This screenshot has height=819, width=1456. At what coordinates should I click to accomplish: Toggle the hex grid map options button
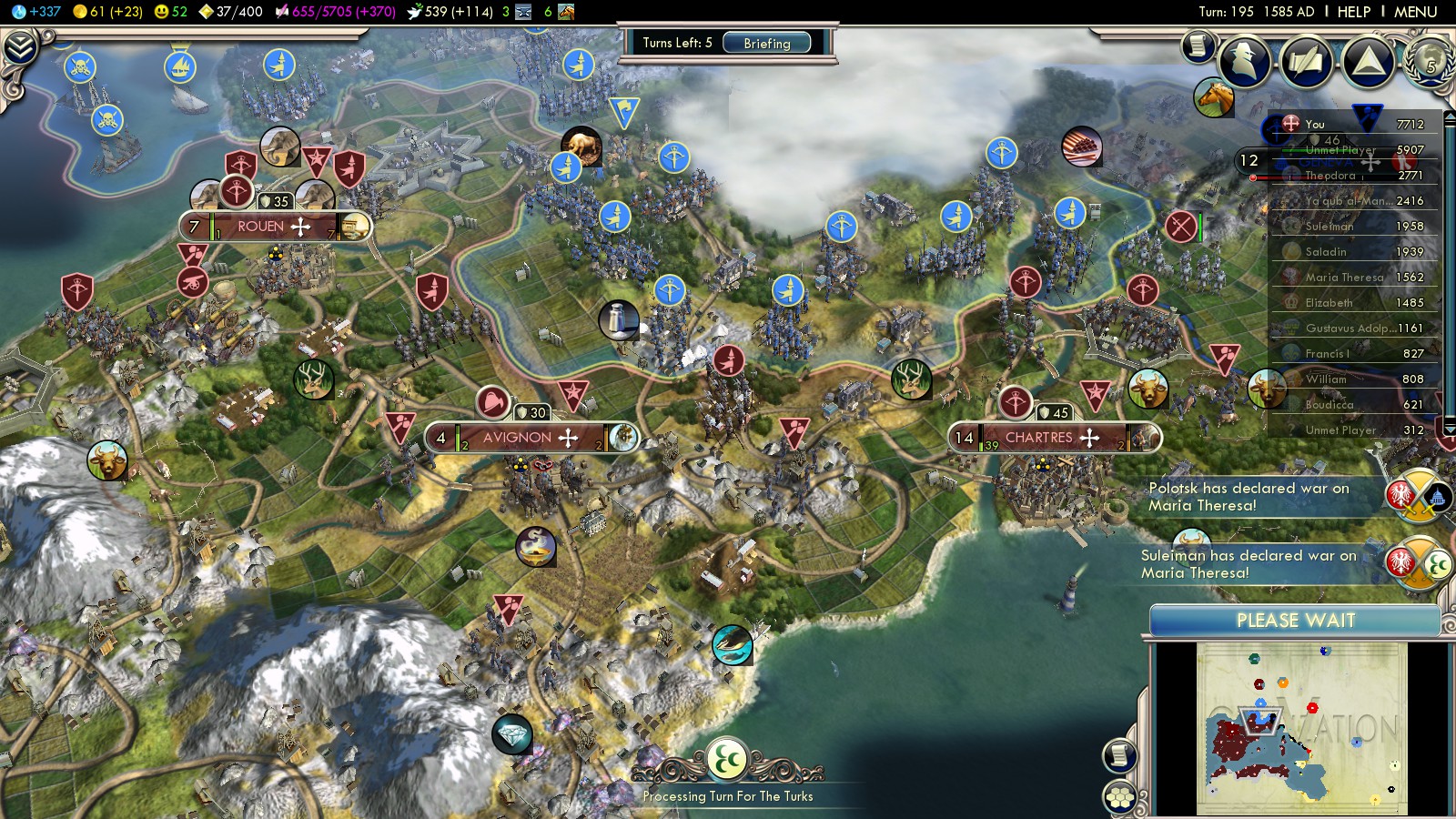click(x=1120, y=798)
